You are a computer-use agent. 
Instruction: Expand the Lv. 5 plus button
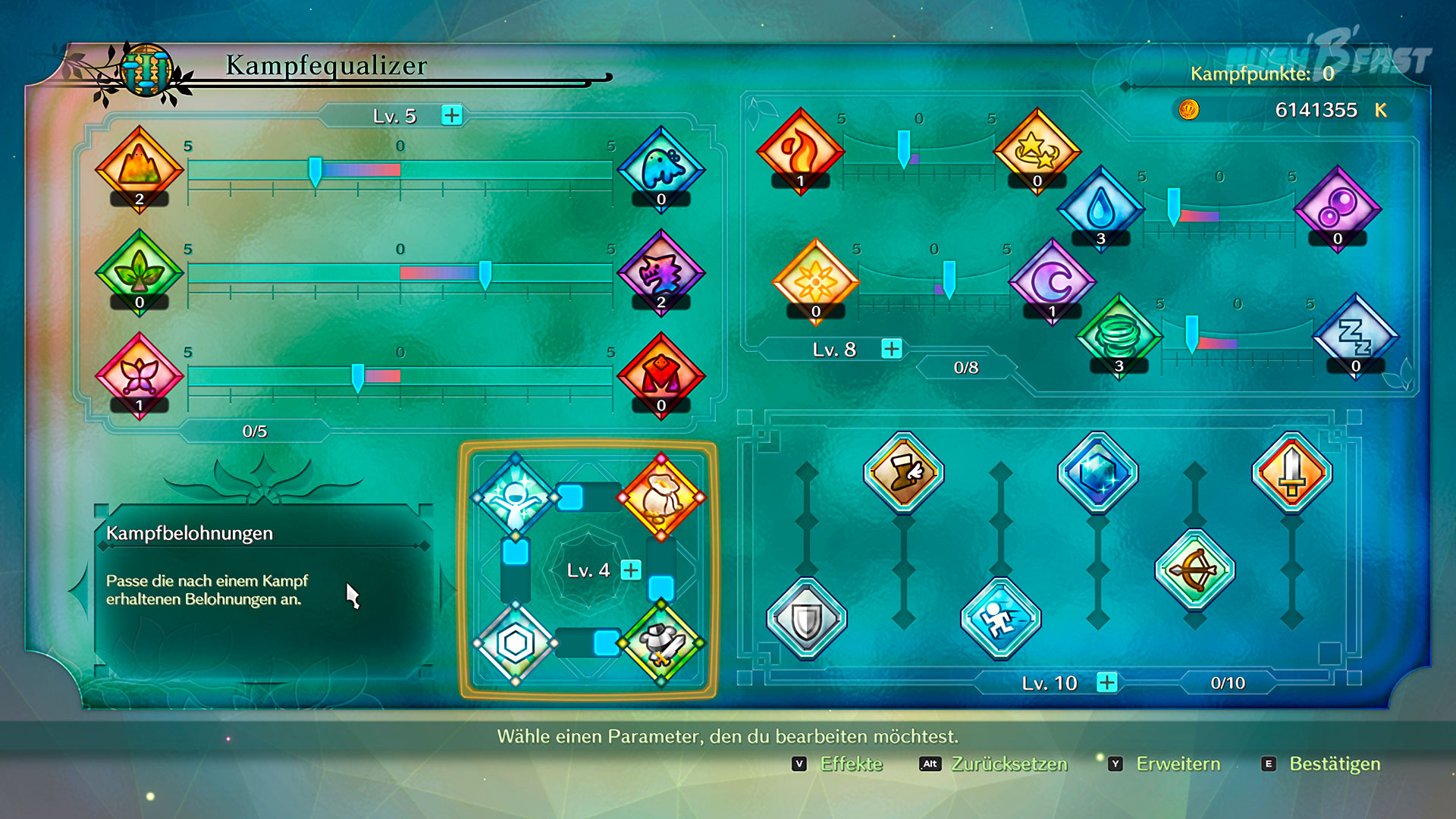point(452,115)
